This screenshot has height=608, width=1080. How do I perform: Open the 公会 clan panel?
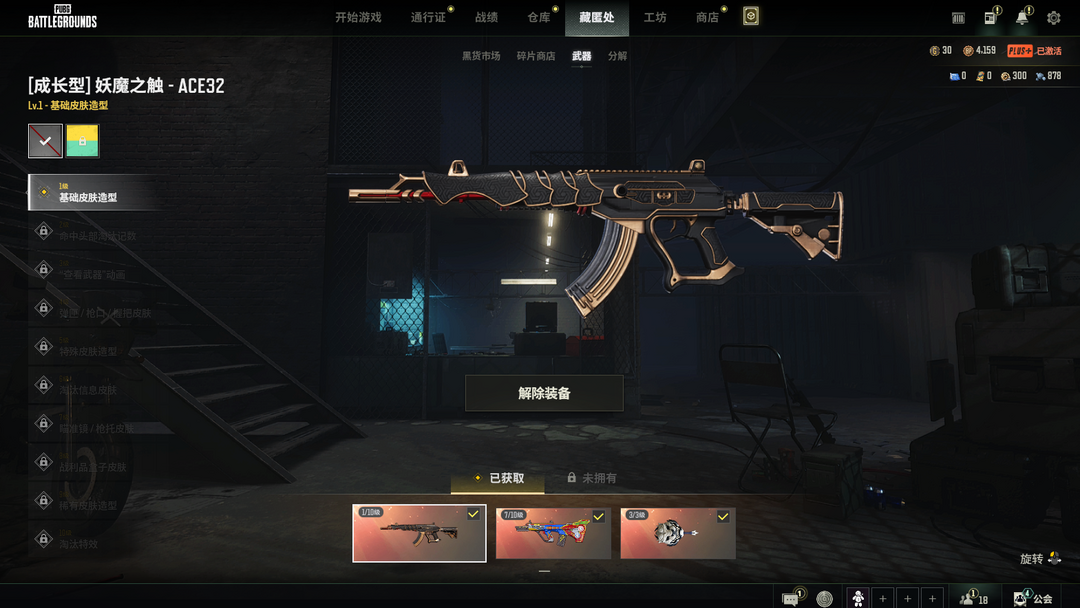pos(1034,598)
